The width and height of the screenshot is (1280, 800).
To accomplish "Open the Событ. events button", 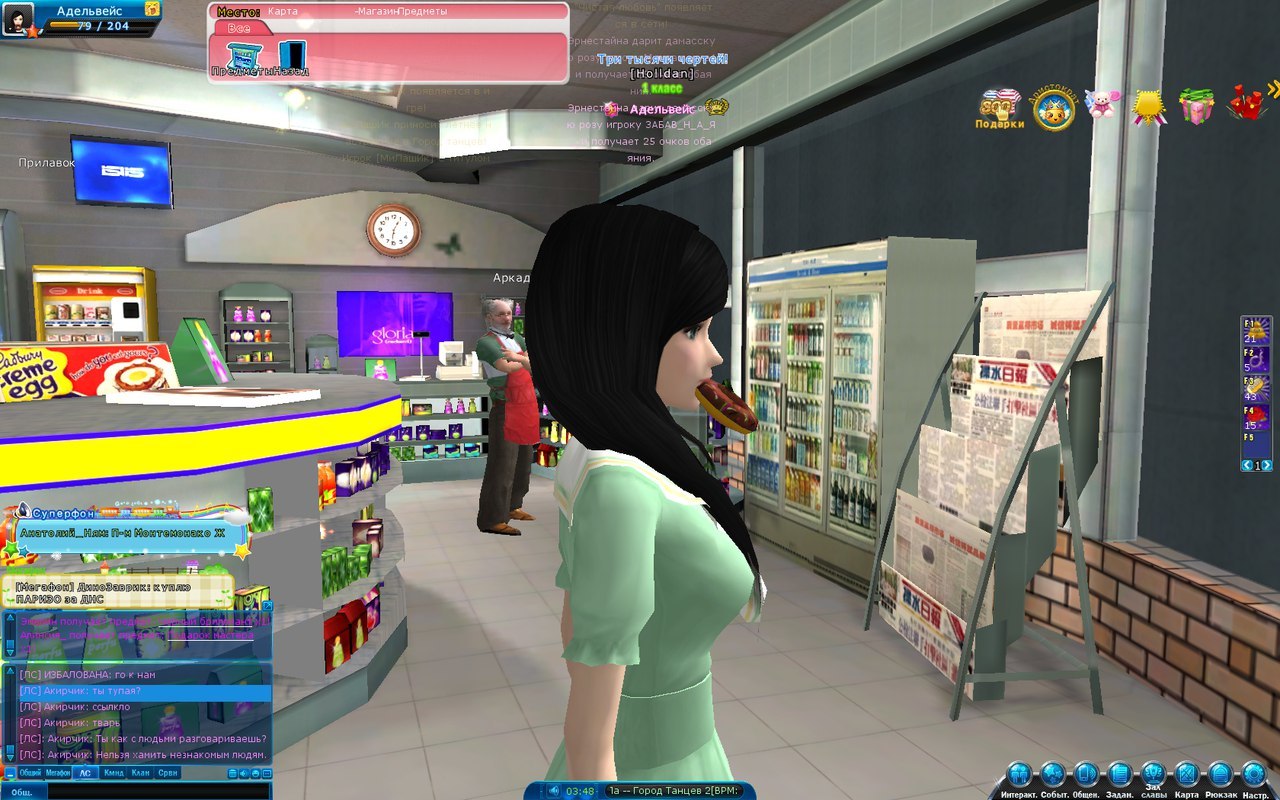I will (1053, 774).
